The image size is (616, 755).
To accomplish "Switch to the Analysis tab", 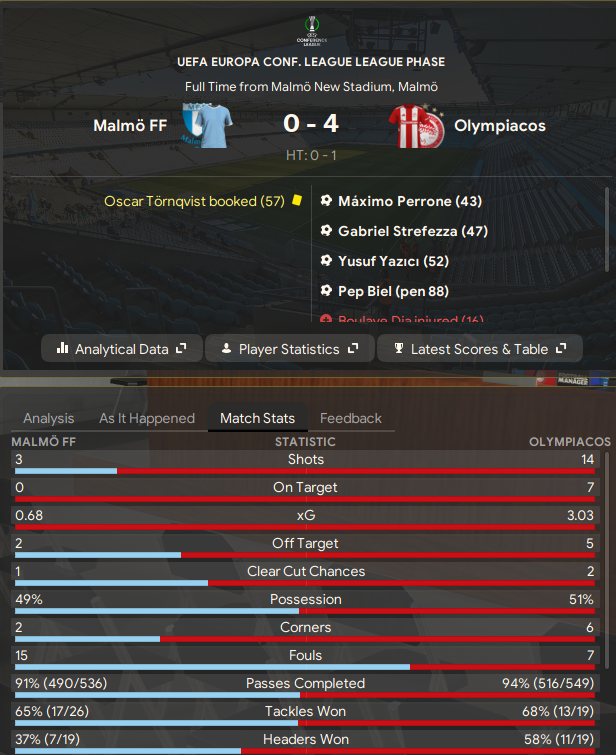I will coord(48,418).
